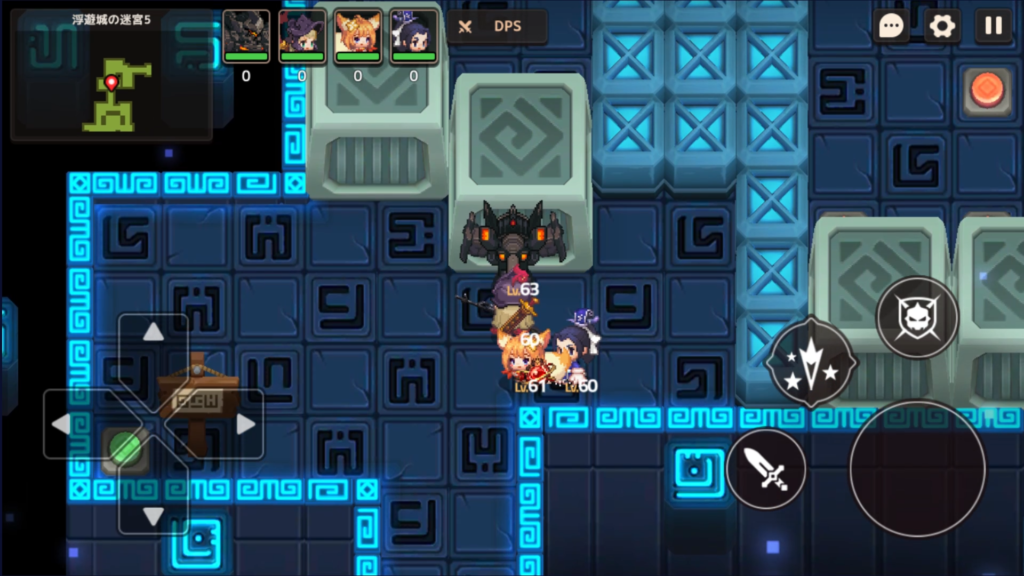Open the gear settings menu
The width and height of the screenshot is (1024, 576).
(941, 27)
